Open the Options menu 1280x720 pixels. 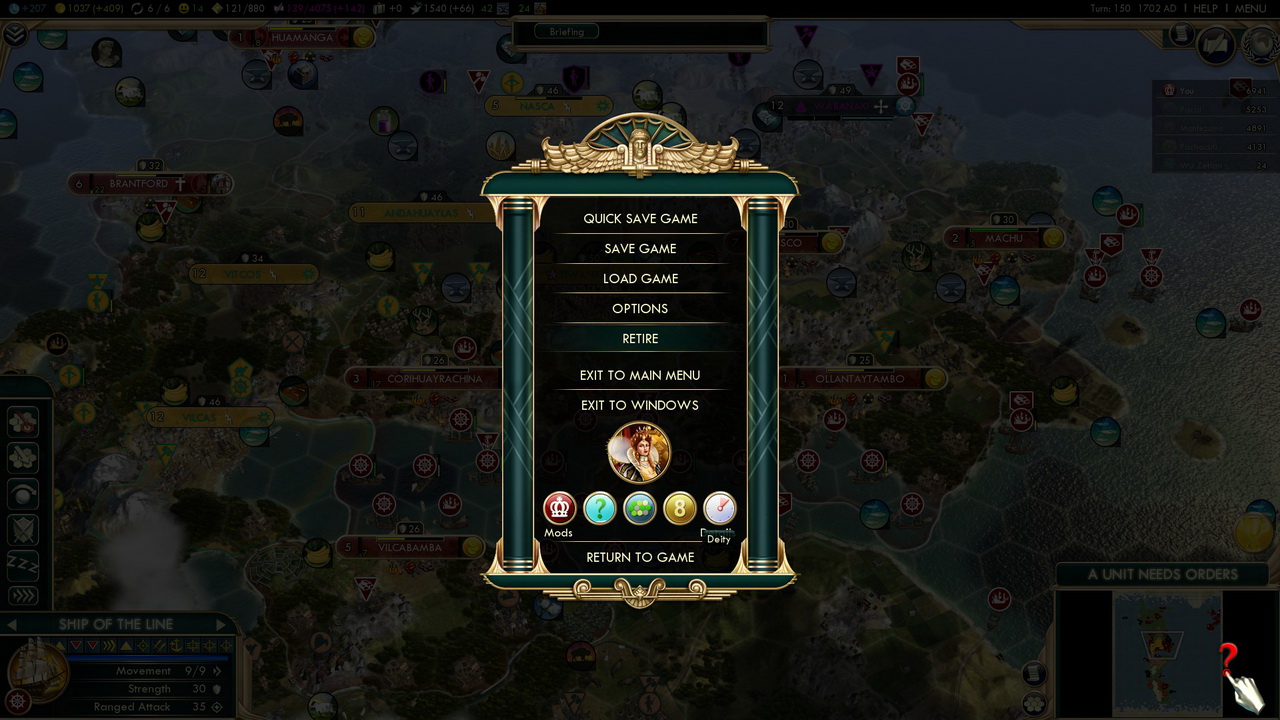point(640,308)
